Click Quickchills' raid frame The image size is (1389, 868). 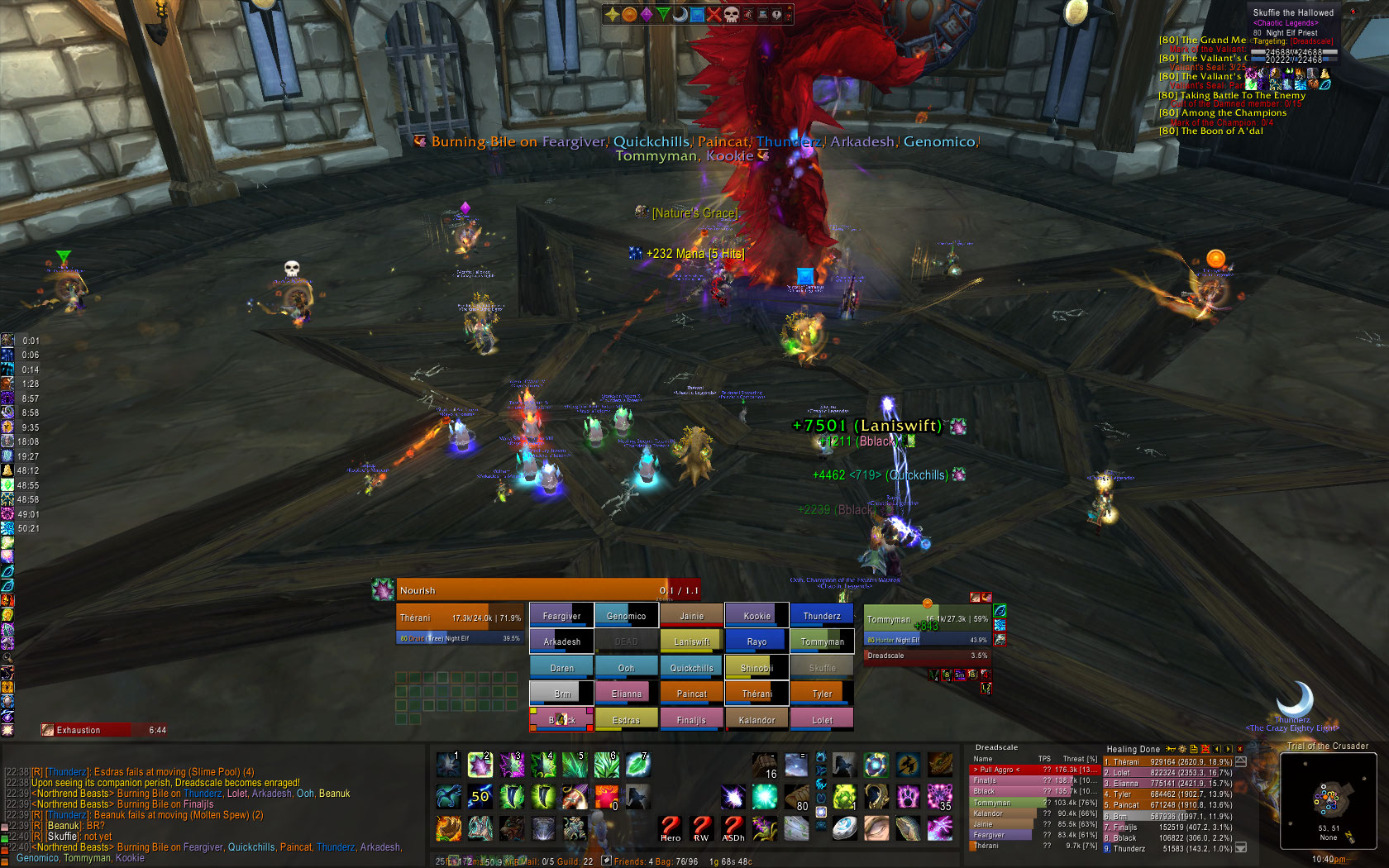click(691, 668)
